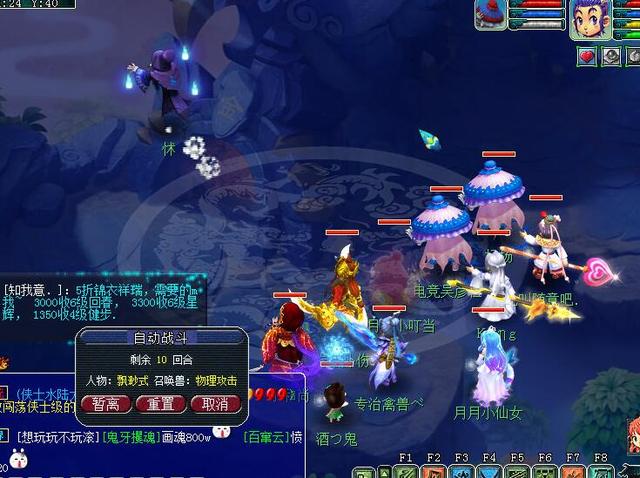Use the F6 hotbar skill

pyautogui.click(x=545, y=471)
